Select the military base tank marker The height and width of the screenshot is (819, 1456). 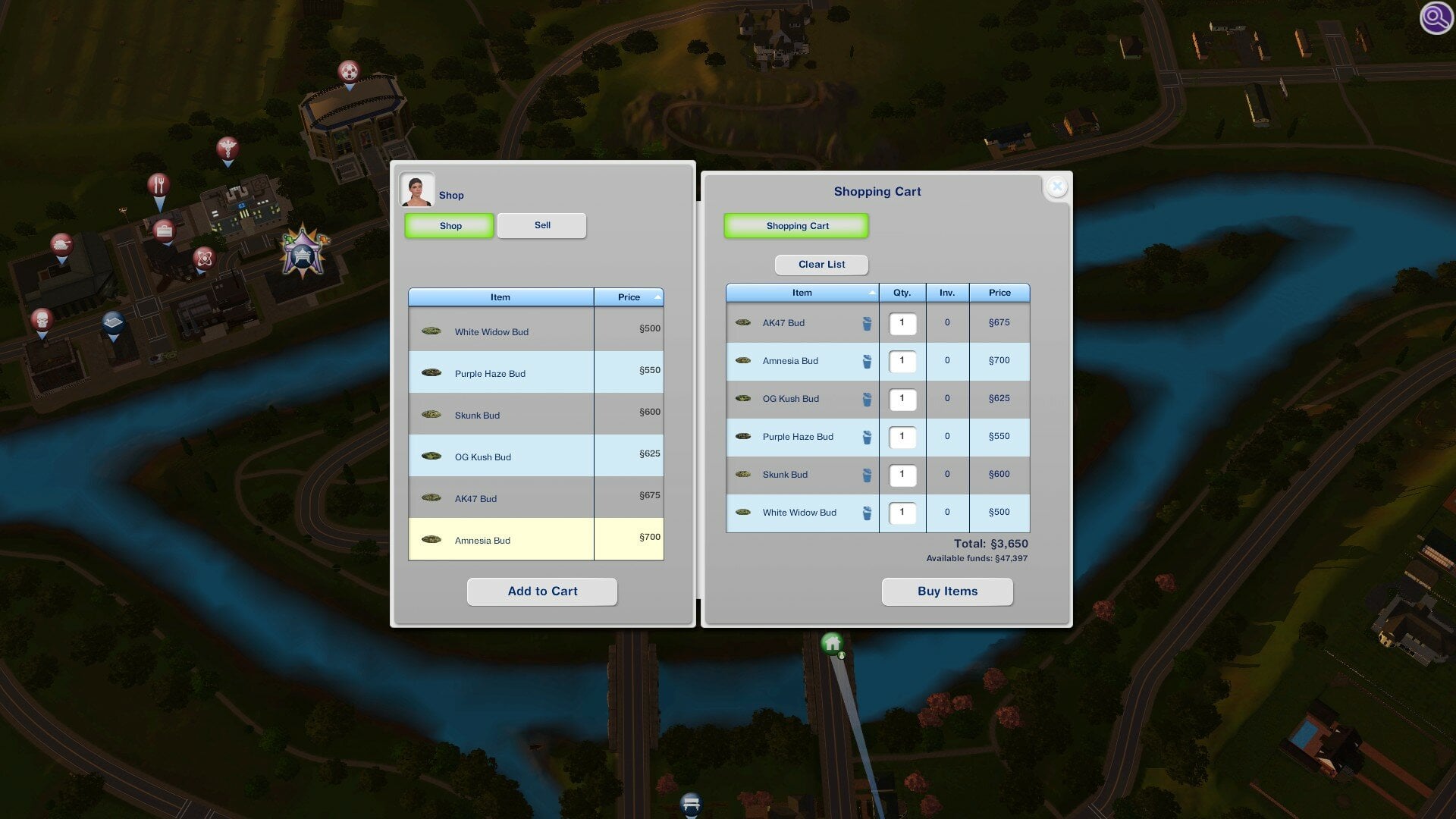(x=63, y=245)
